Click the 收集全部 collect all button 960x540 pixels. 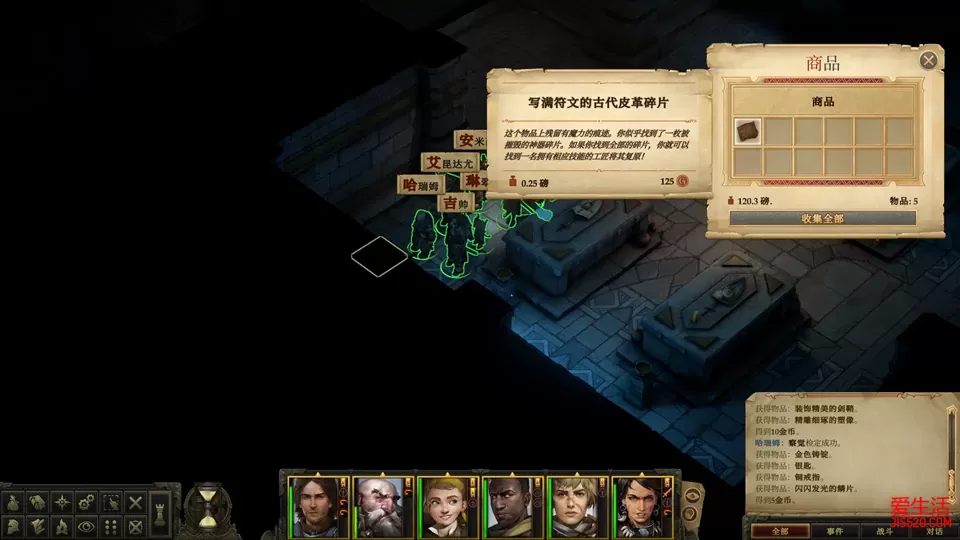pos(822,218)
